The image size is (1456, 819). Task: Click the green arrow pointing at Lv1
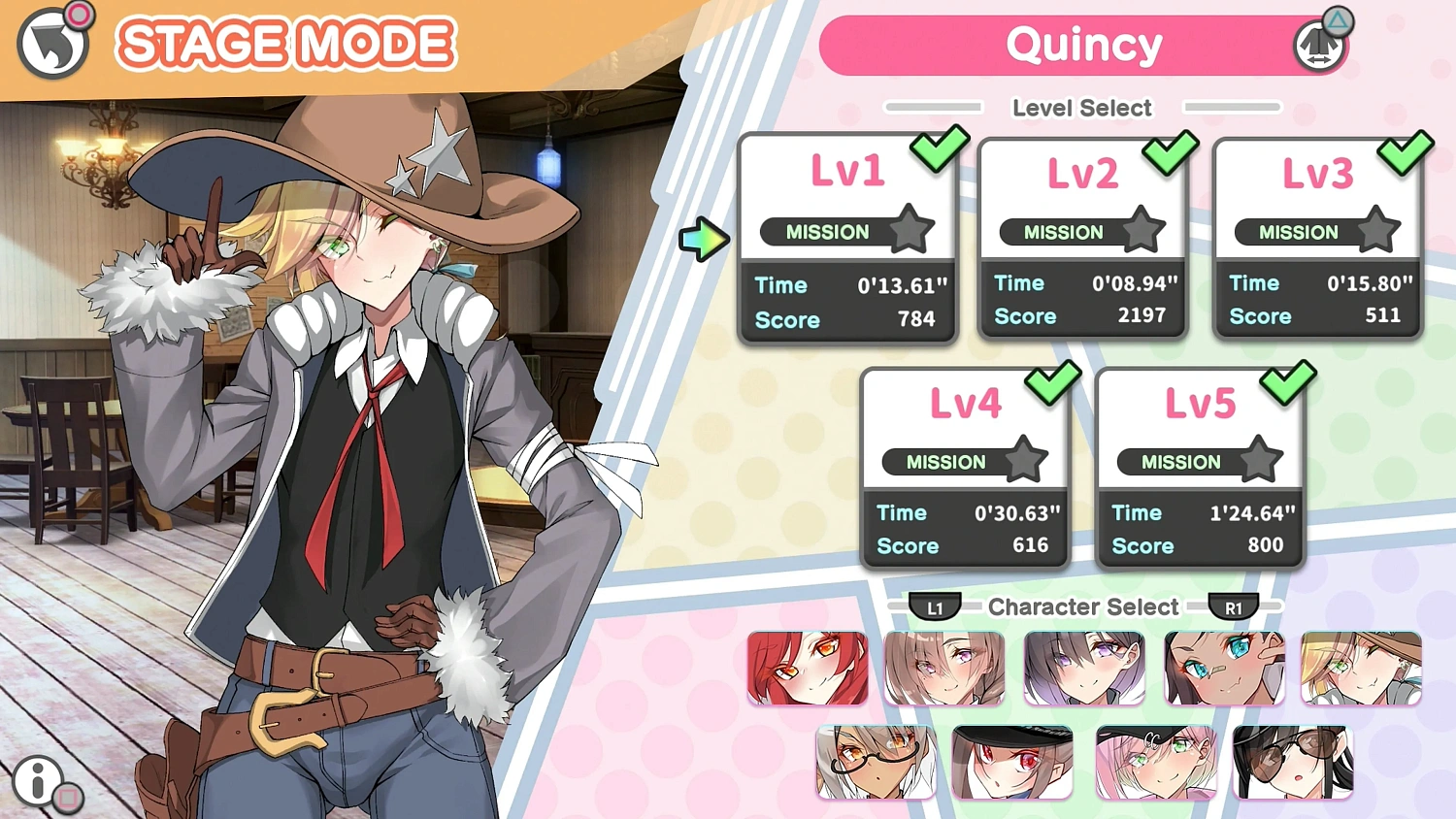pyautogui.click(x=706, y=241)
